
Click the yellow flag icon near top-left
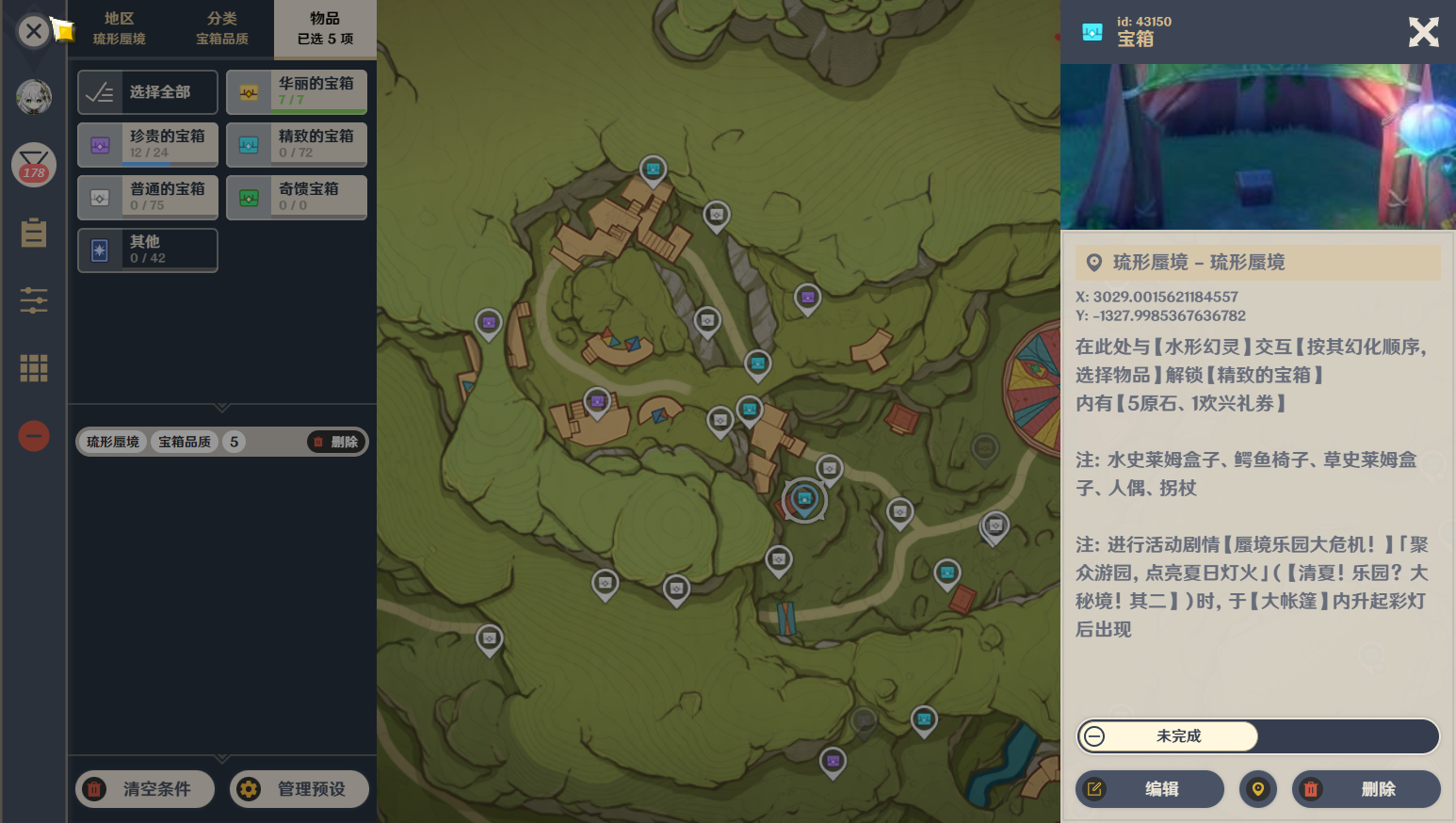tap(62, 30)
